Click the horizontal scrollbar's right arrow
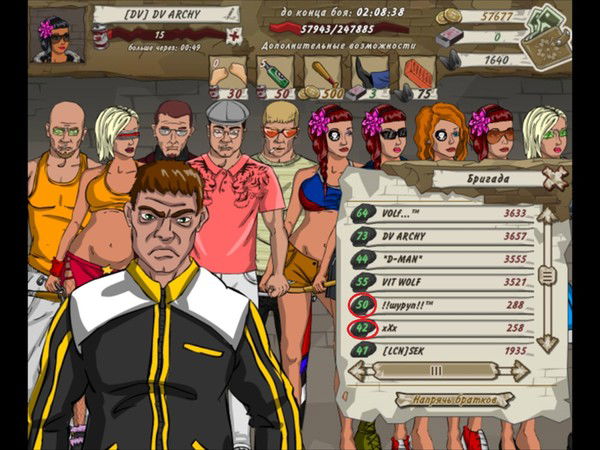Screen dimensions: 600x450 point(518,372)
